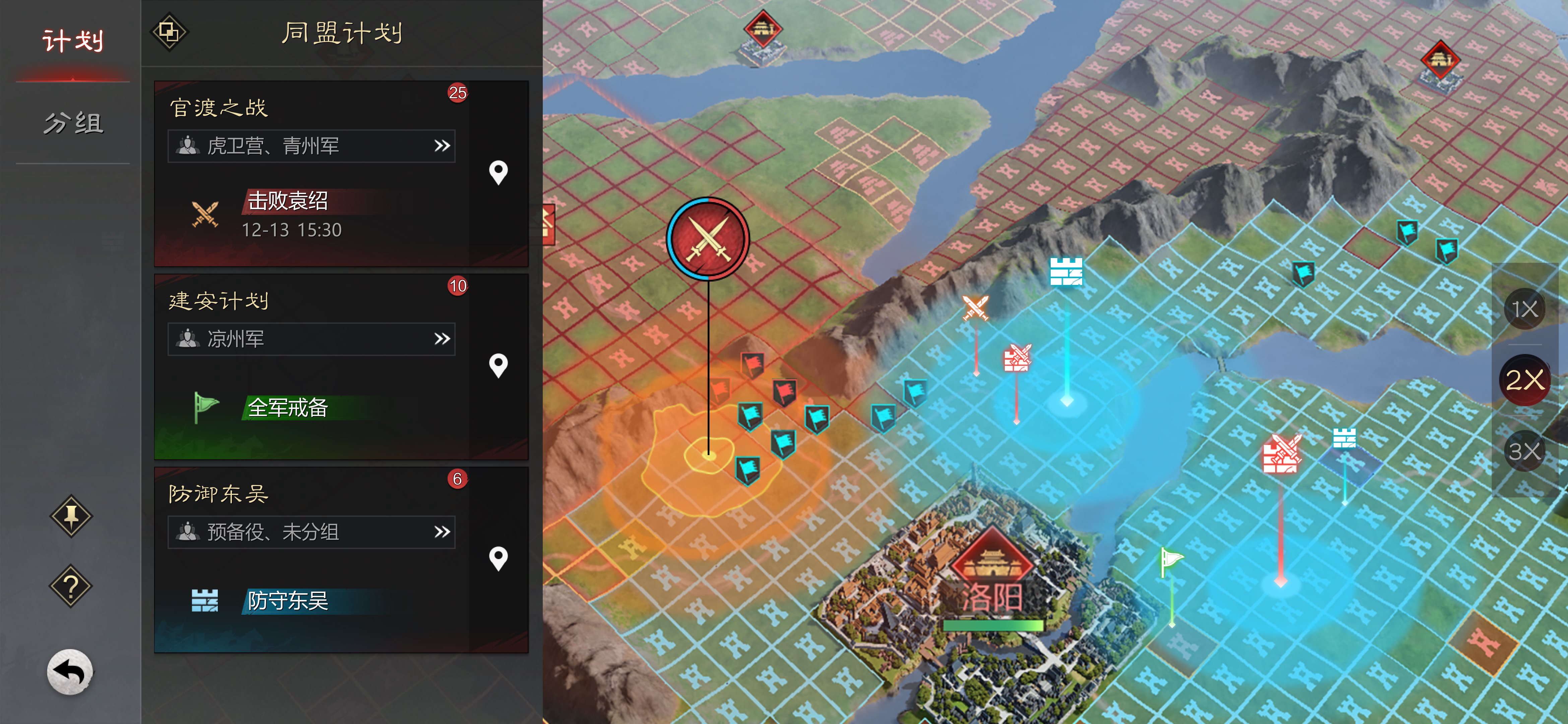
Task: Select the large crossed swords battle marker
Action: pyautogui.click(x=708, y=239)
